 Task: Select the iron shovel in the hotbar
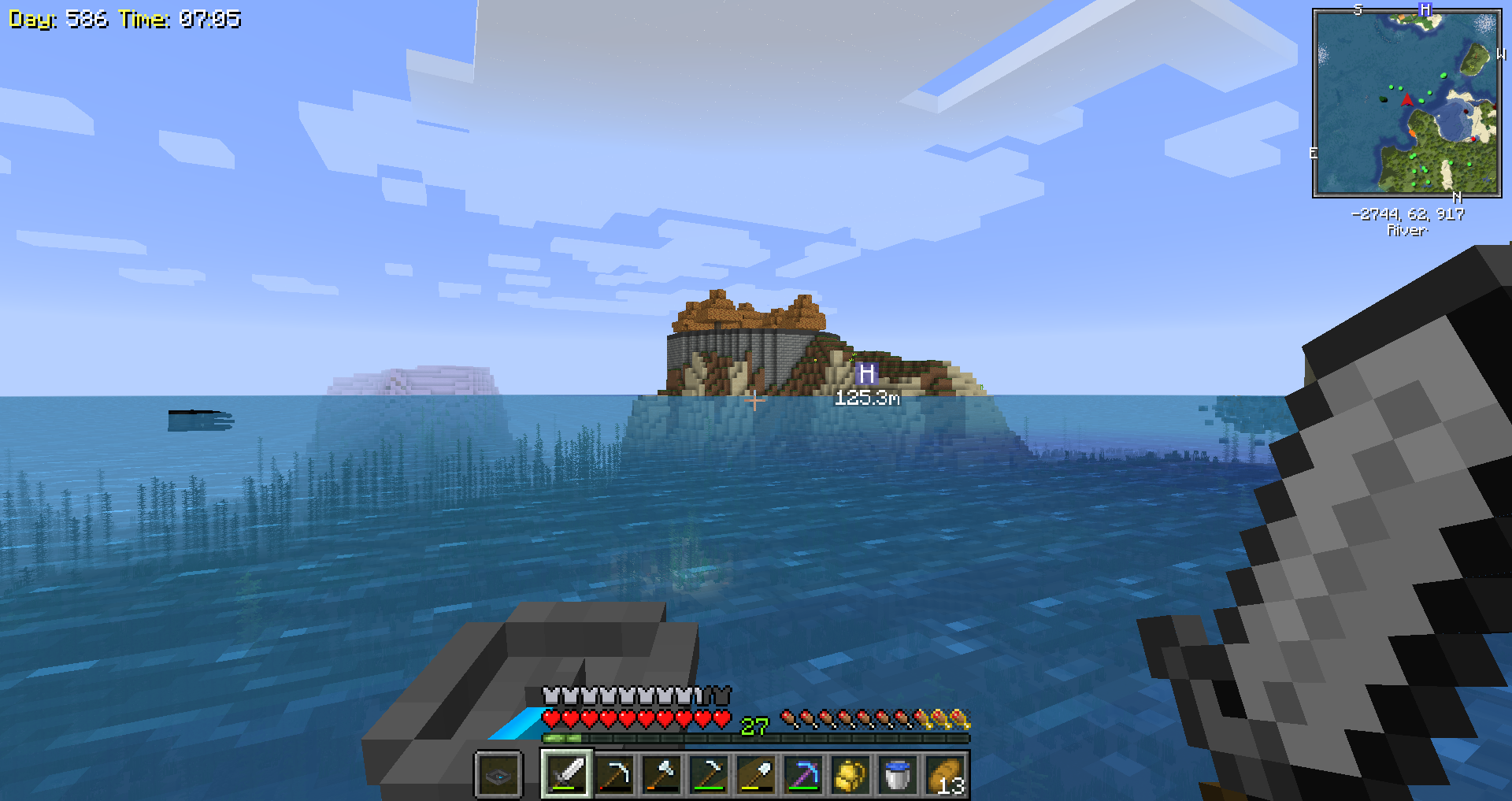pos(756,774)
